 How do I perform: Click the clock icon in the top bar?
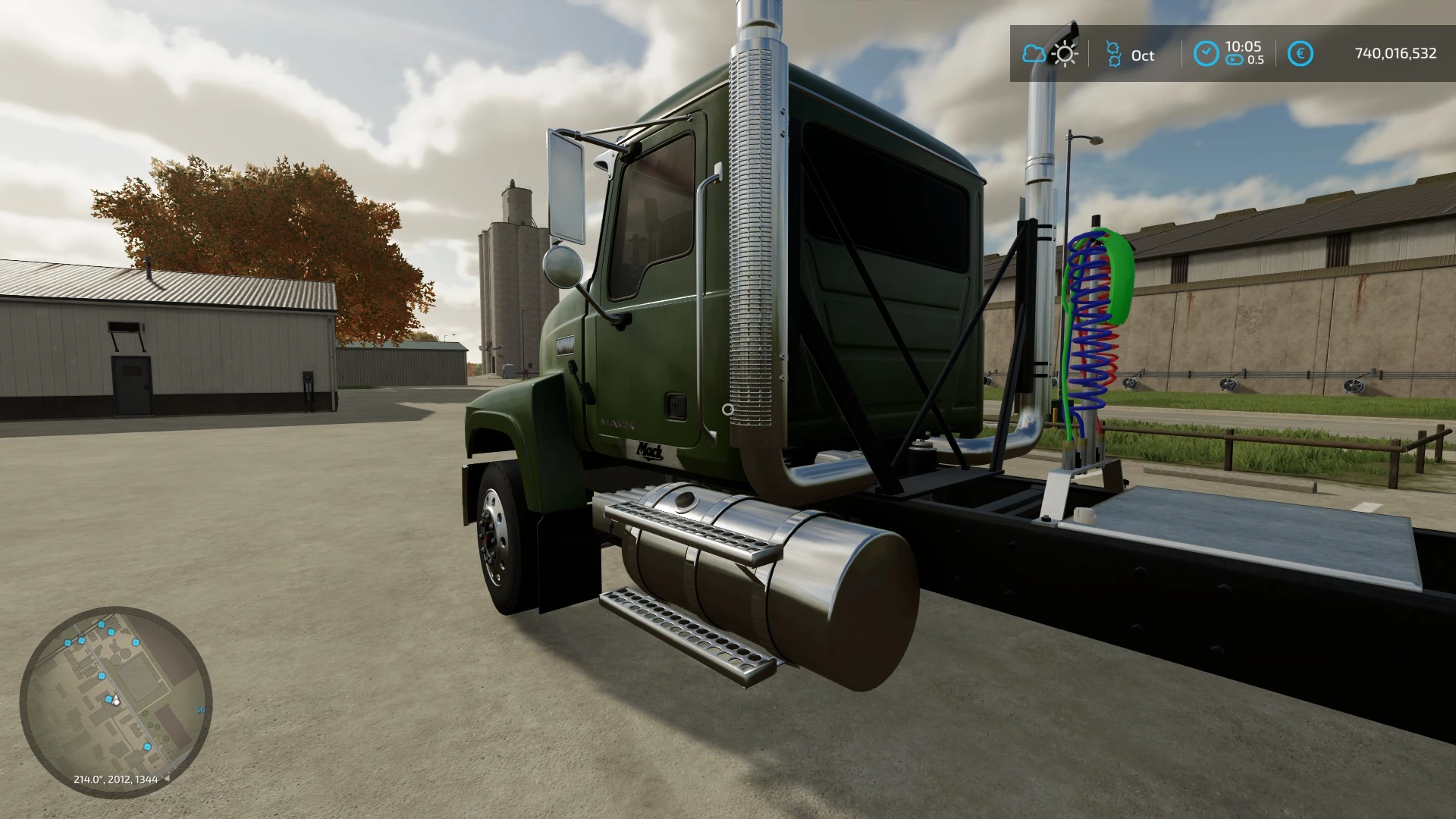pos(1206,54)
